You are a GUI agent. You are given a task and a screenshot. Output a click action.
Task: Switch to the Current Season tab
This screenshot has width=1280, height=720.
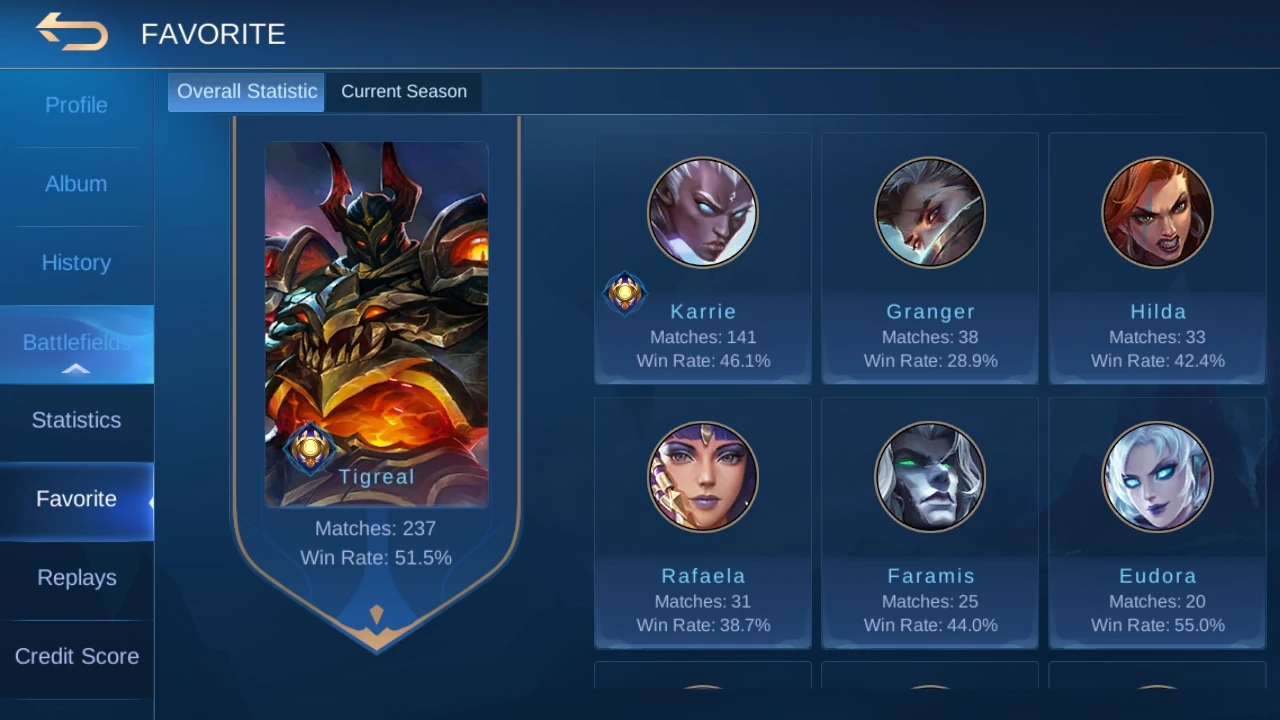coord(404,91)
